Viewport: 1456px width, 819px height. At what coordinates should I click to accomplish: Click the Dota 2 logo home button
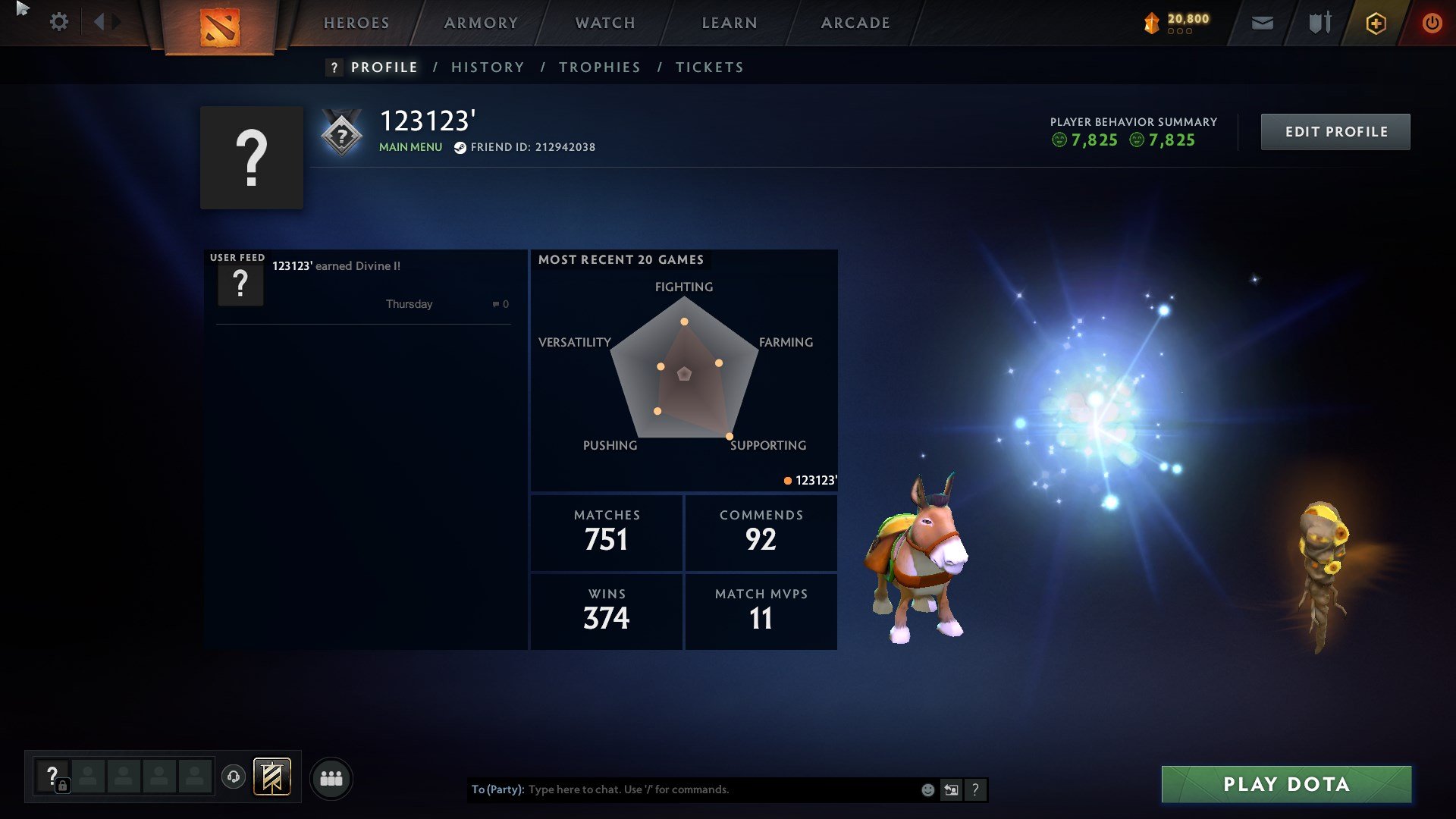[220, 27]
